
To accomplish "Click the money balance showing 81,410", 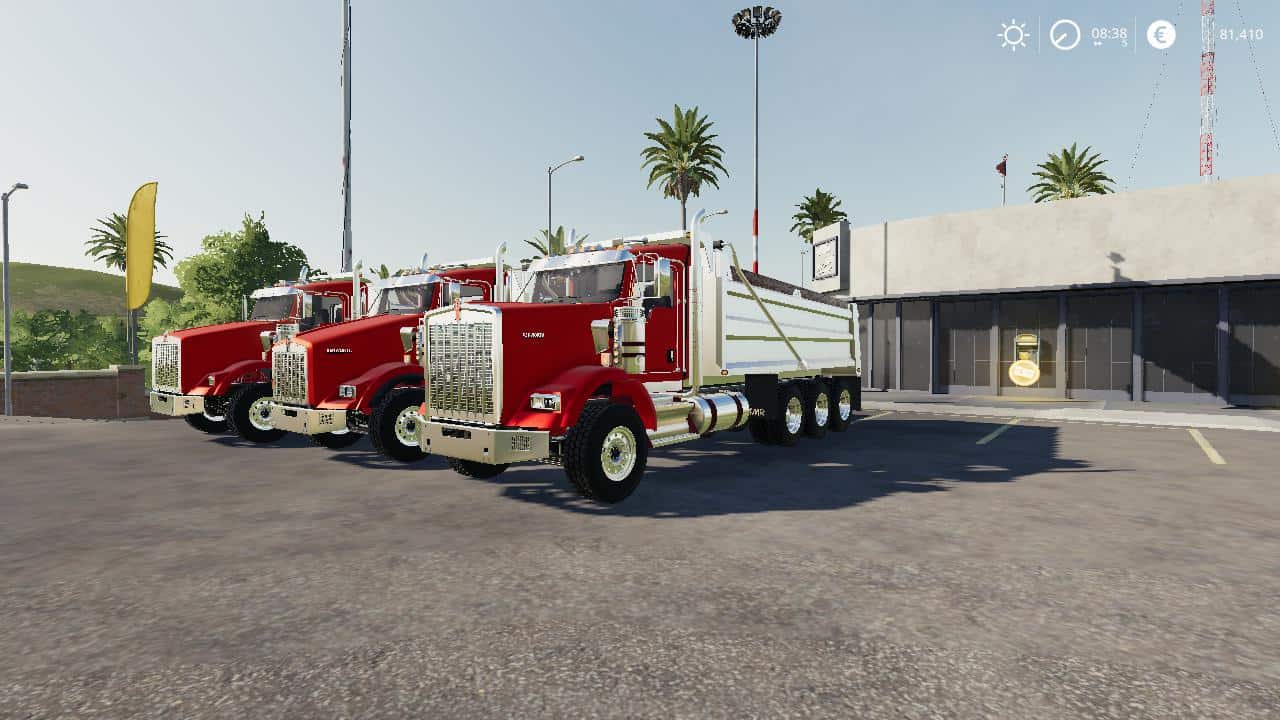I will (x=1238, y=33).
